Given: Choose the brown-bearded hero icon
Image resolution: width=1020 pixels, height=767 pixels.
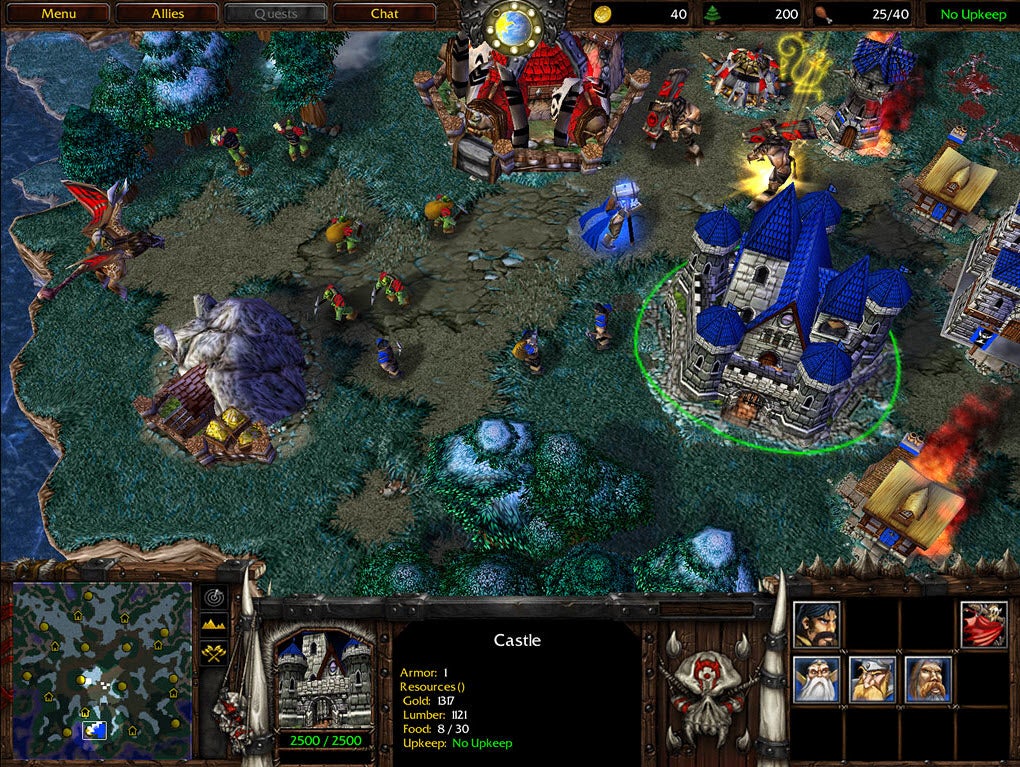Looking at the screenshot, I should [929, 680].
